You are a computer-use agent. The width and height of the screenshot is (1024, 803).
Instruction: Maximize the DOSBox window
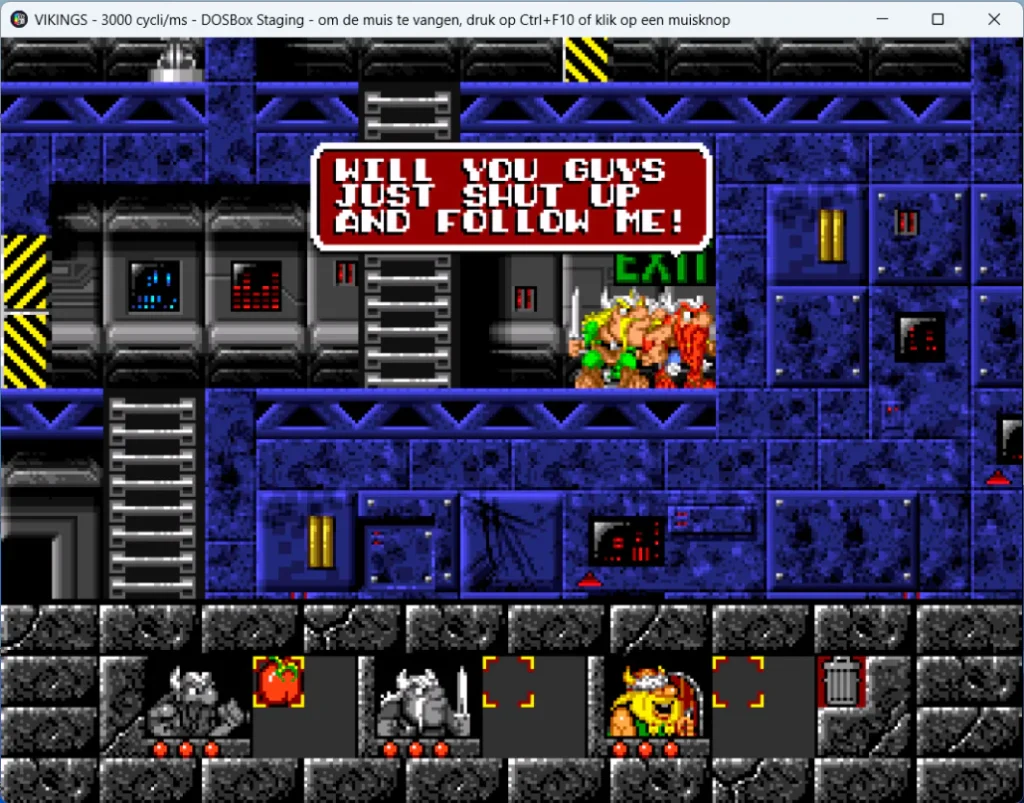938,19
